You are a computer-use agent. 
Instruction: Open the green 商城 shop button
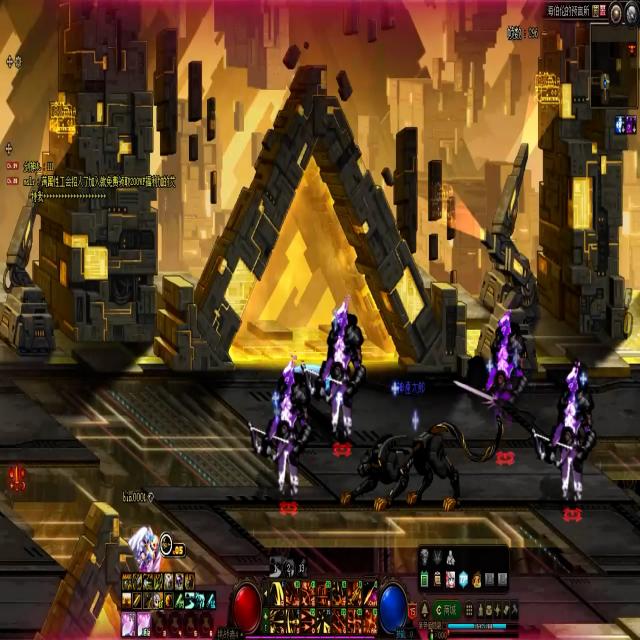click(446, 610)
